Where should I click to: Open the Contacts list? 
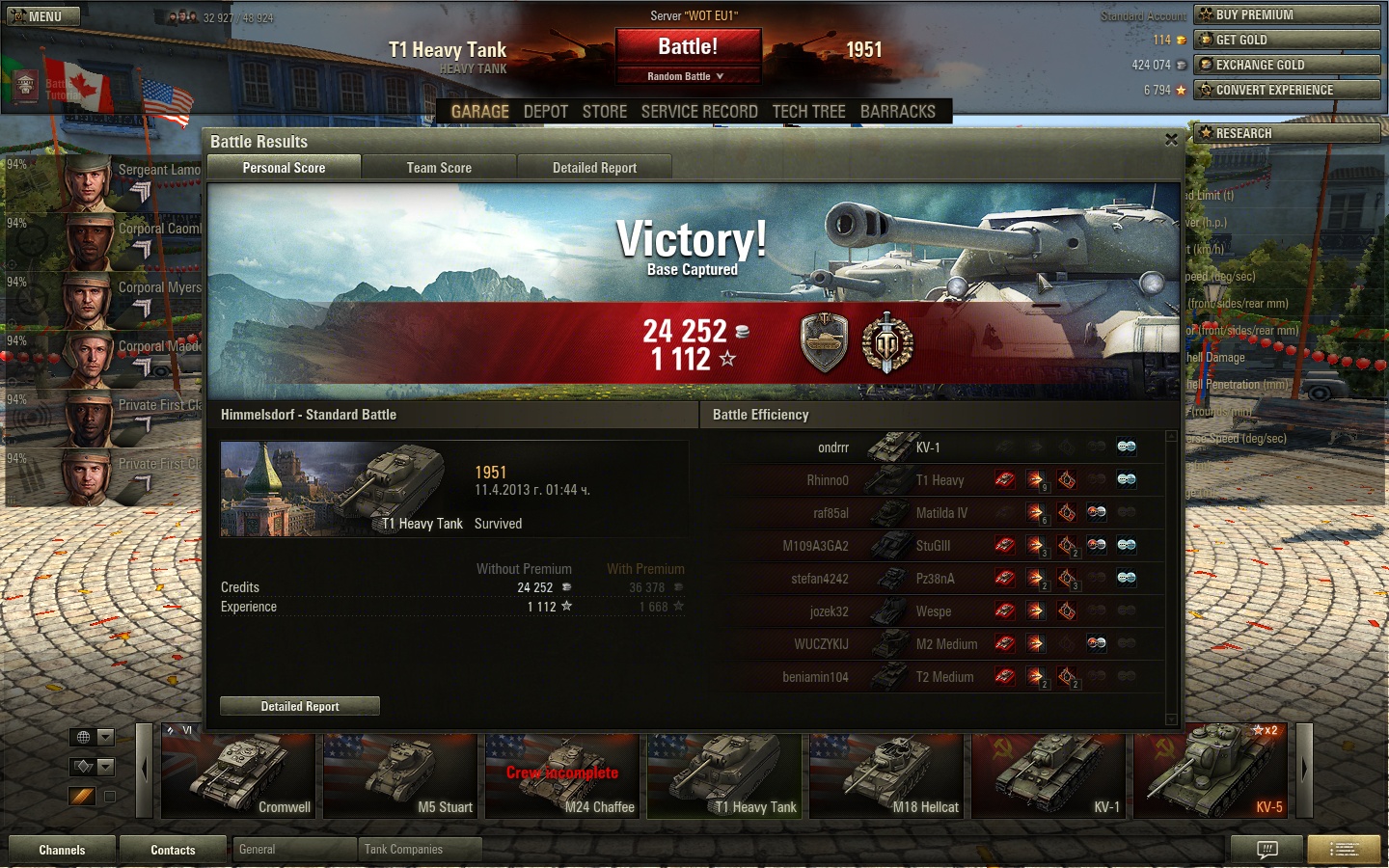click(x=173, y=850)
